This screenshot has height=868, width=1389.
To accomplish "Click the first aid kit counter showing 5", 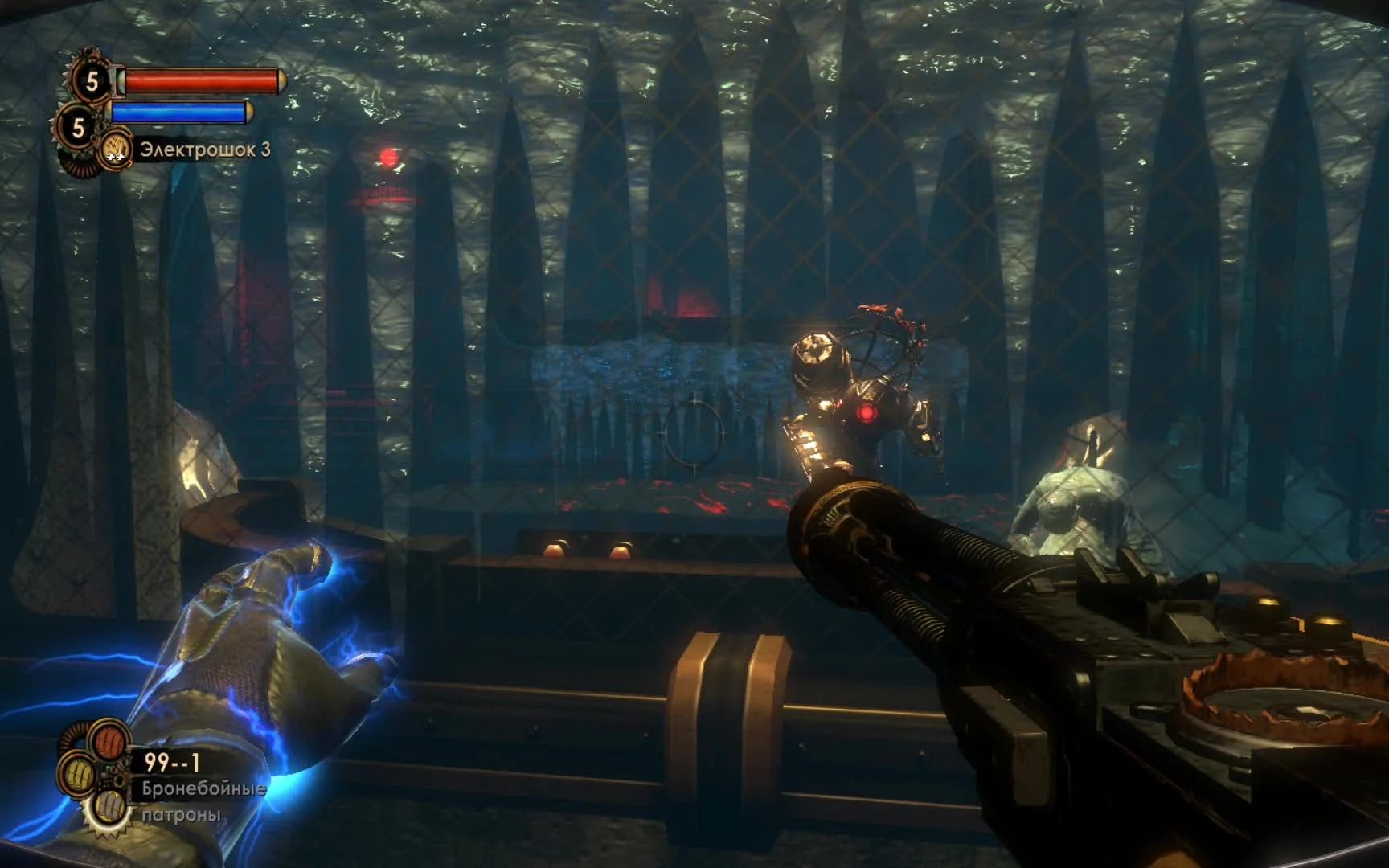I will pyautogui.click(x=92, y=80).
